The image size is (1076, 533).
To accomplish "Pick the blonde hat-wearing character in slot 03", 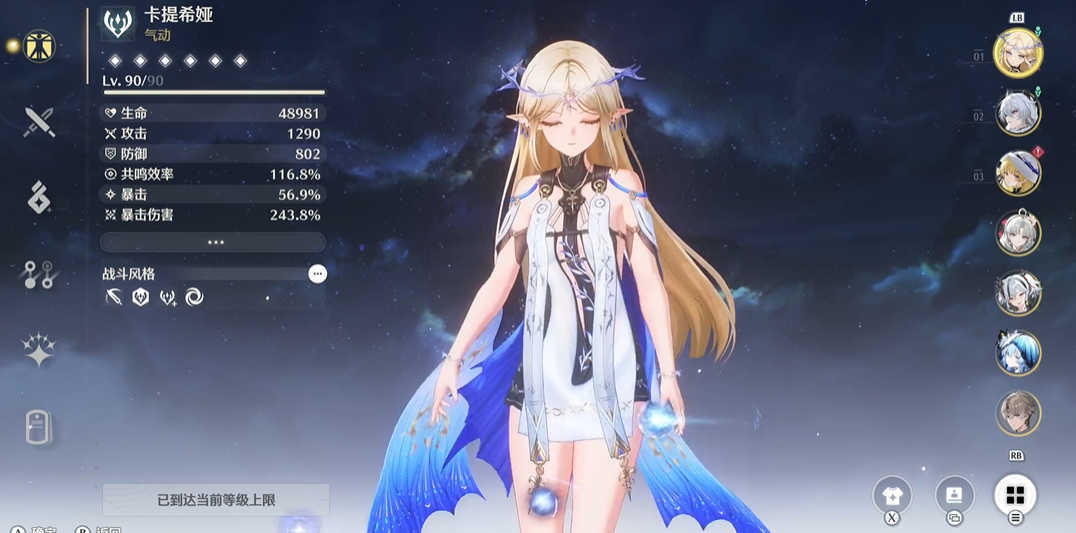I will (x=1018, y=173).
